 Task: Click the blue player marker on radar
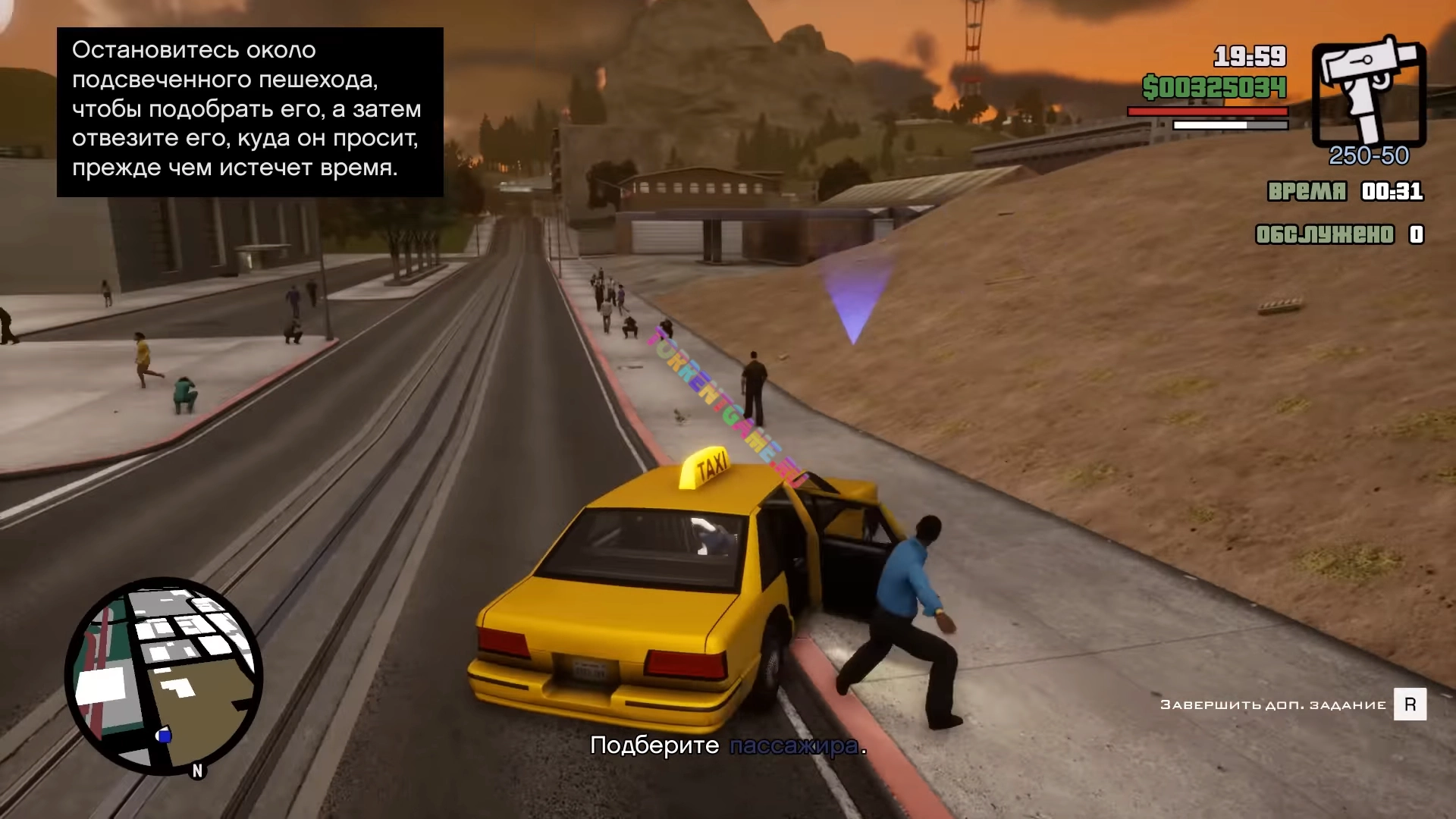click(164, 736)
